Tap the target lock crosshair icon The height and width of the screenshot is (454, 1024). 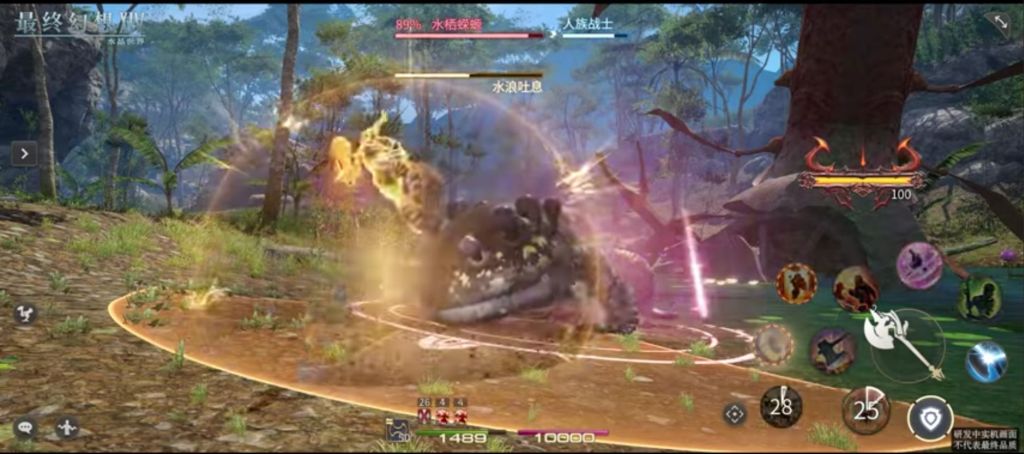tap(735, 413)
